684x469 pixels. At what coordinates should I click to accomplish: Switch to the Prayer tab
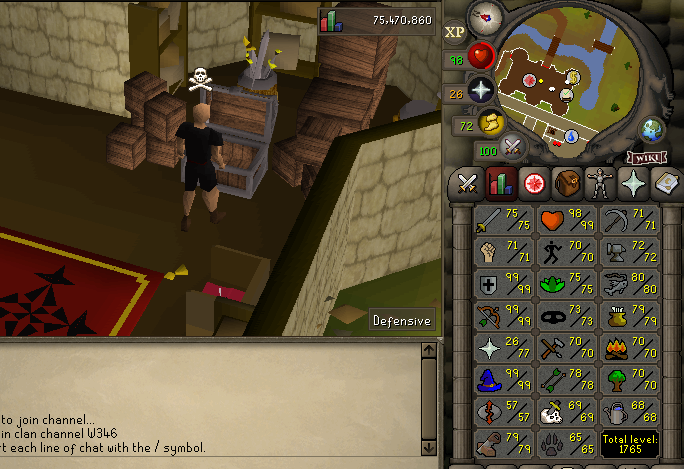point(633,184)
